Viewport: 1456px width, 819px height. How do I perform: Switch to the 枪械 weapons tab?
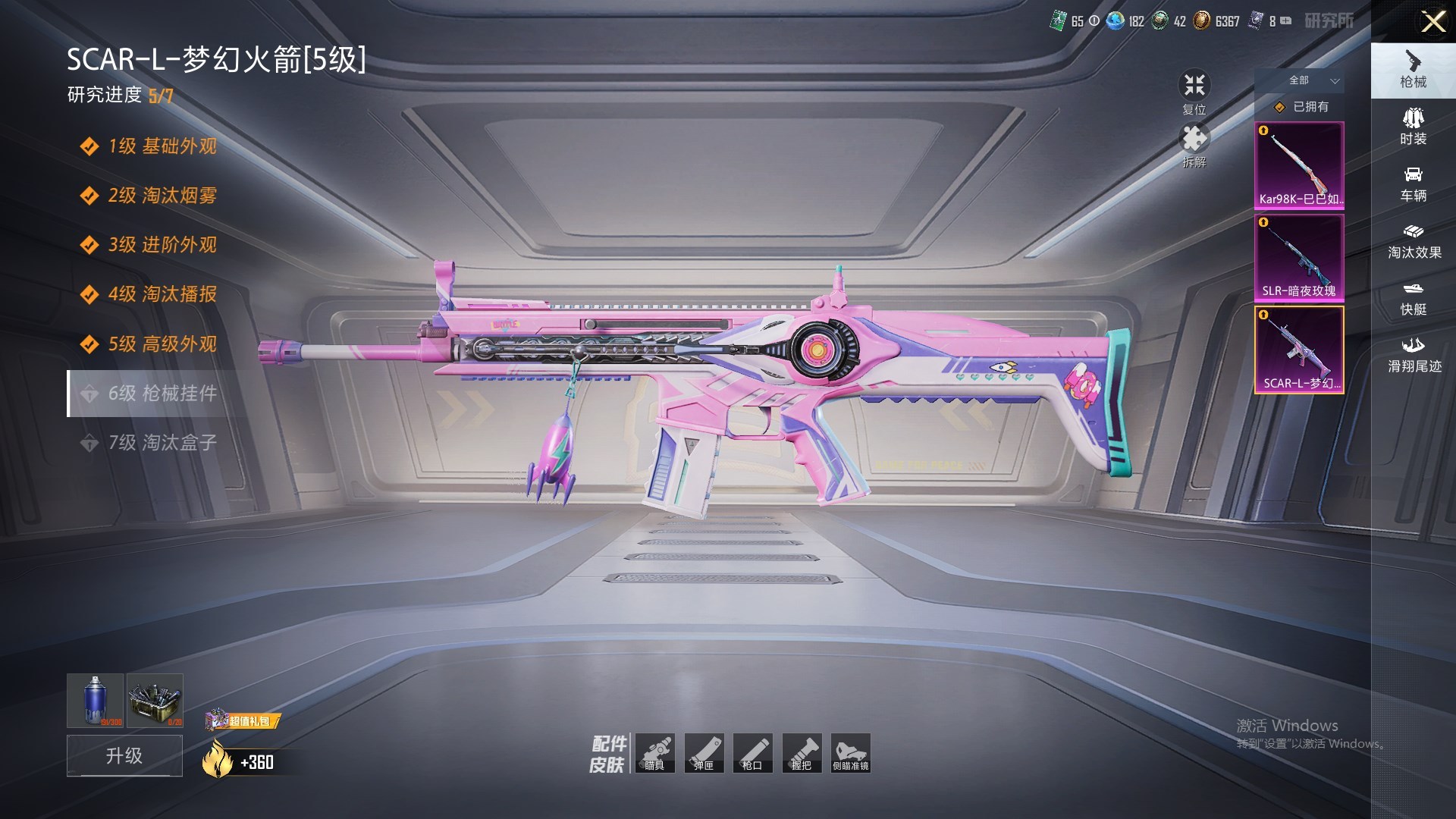click(1413, 70)
